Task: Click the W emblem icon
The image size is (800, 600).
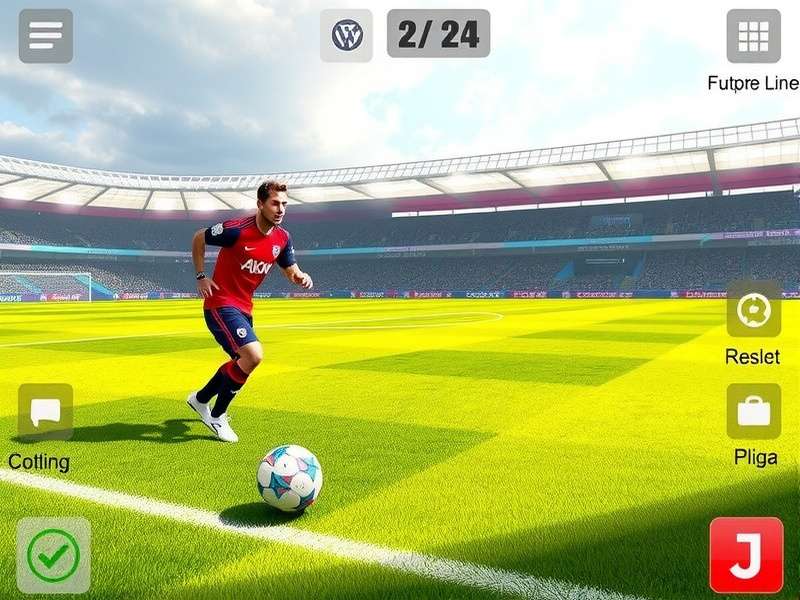Action: (x=347, y=35)
